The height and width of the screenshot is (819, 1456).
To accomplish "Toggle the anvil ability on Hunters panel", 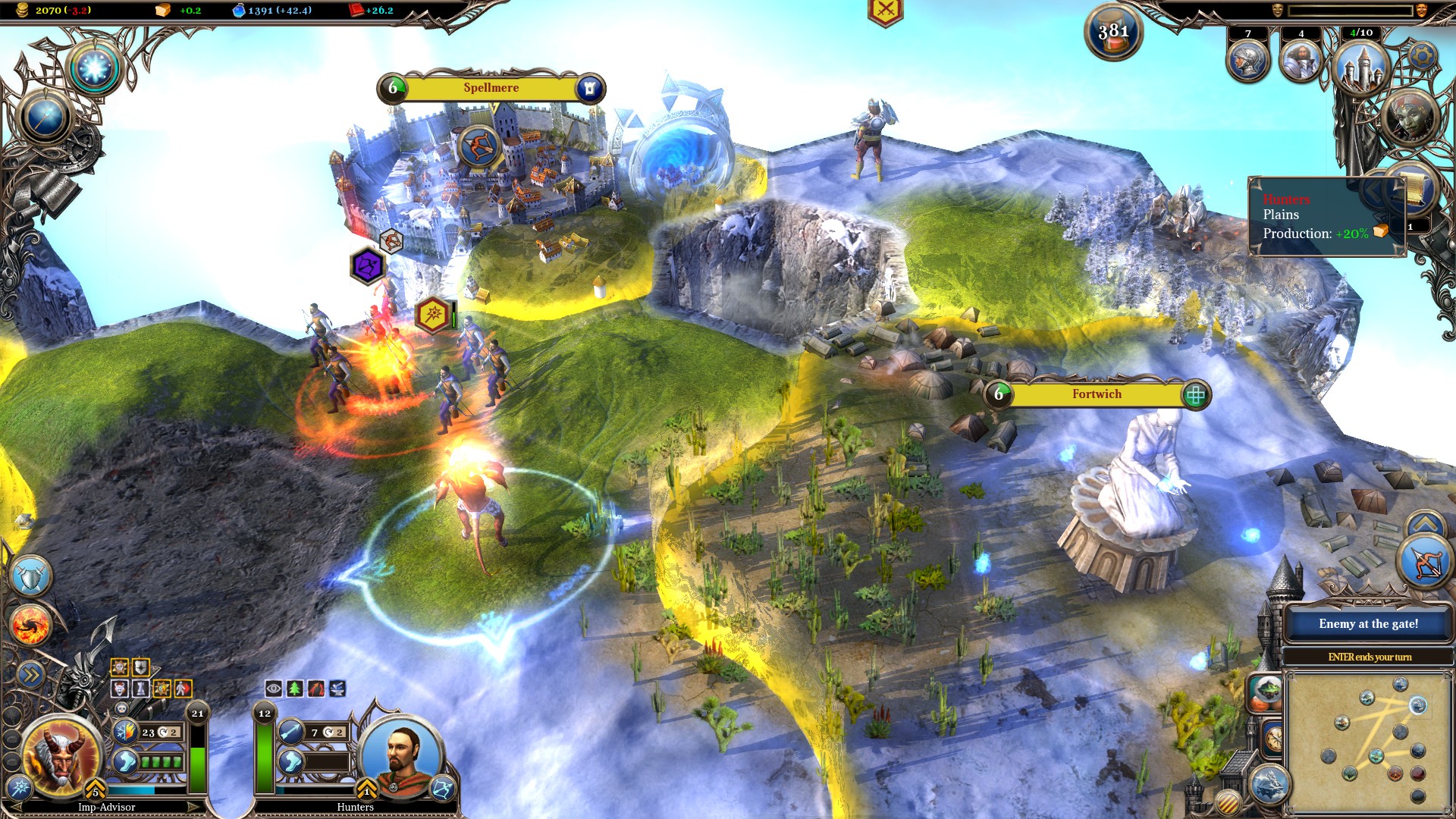I will click(338, 689).
